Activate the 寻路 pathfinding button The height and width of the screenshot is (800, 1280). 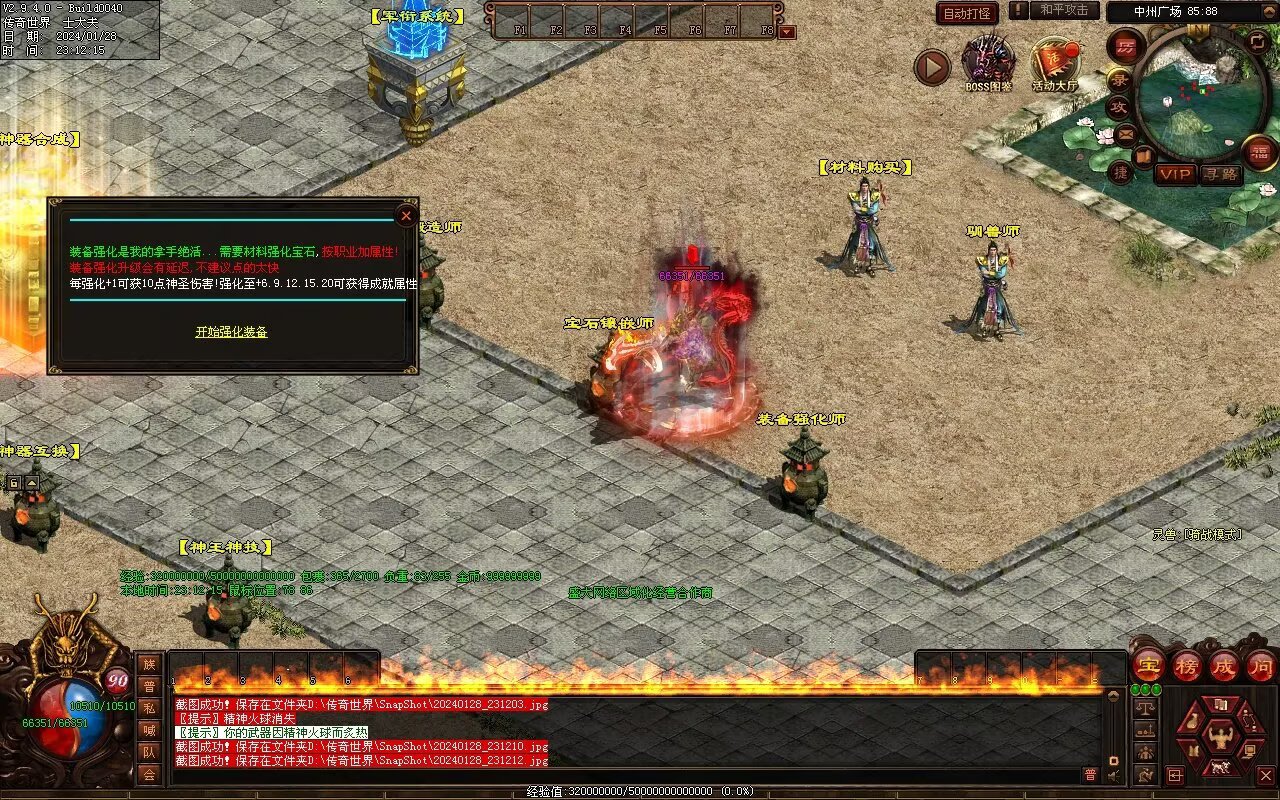pos(1220,174)
